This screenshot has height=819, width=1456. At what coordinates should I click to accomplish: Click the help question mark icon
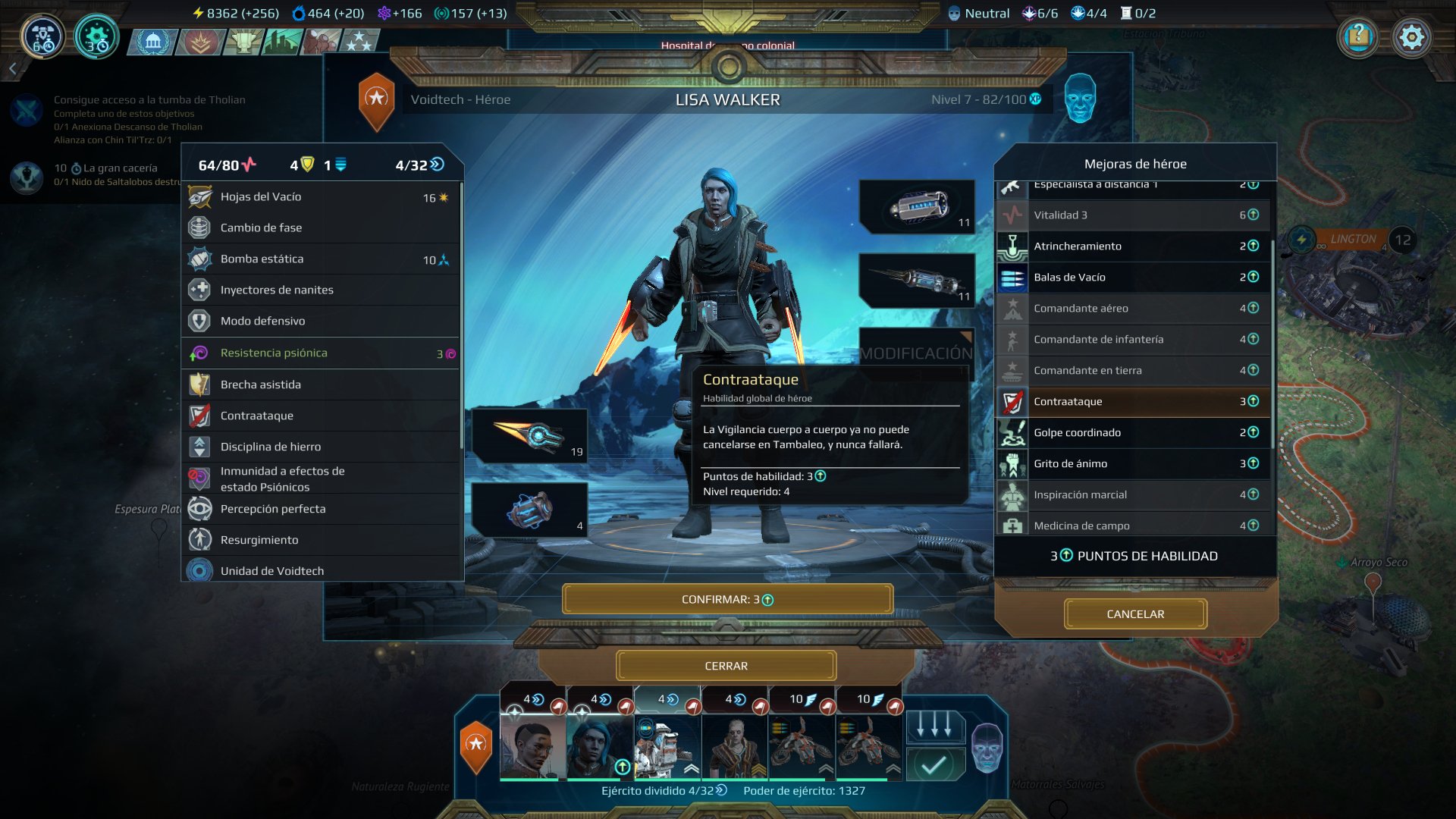pos(1357,36)
